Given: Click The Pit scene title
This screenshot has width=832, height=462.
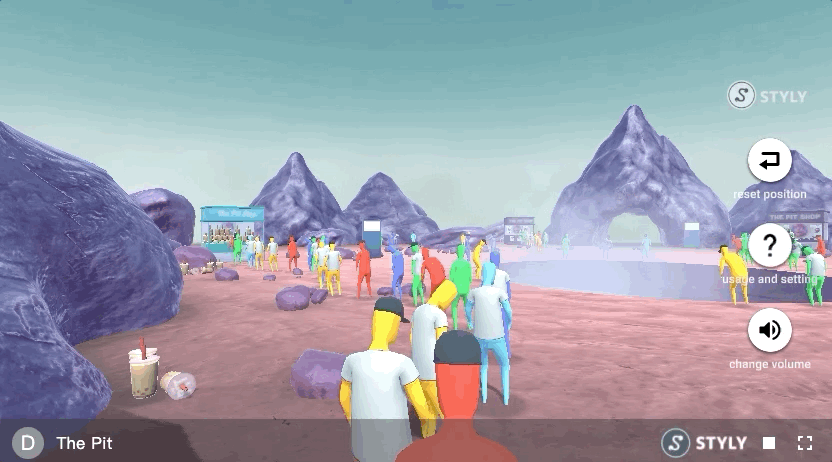Looking at the screenshot, I should pyautogui.click(x=81, y=443).
